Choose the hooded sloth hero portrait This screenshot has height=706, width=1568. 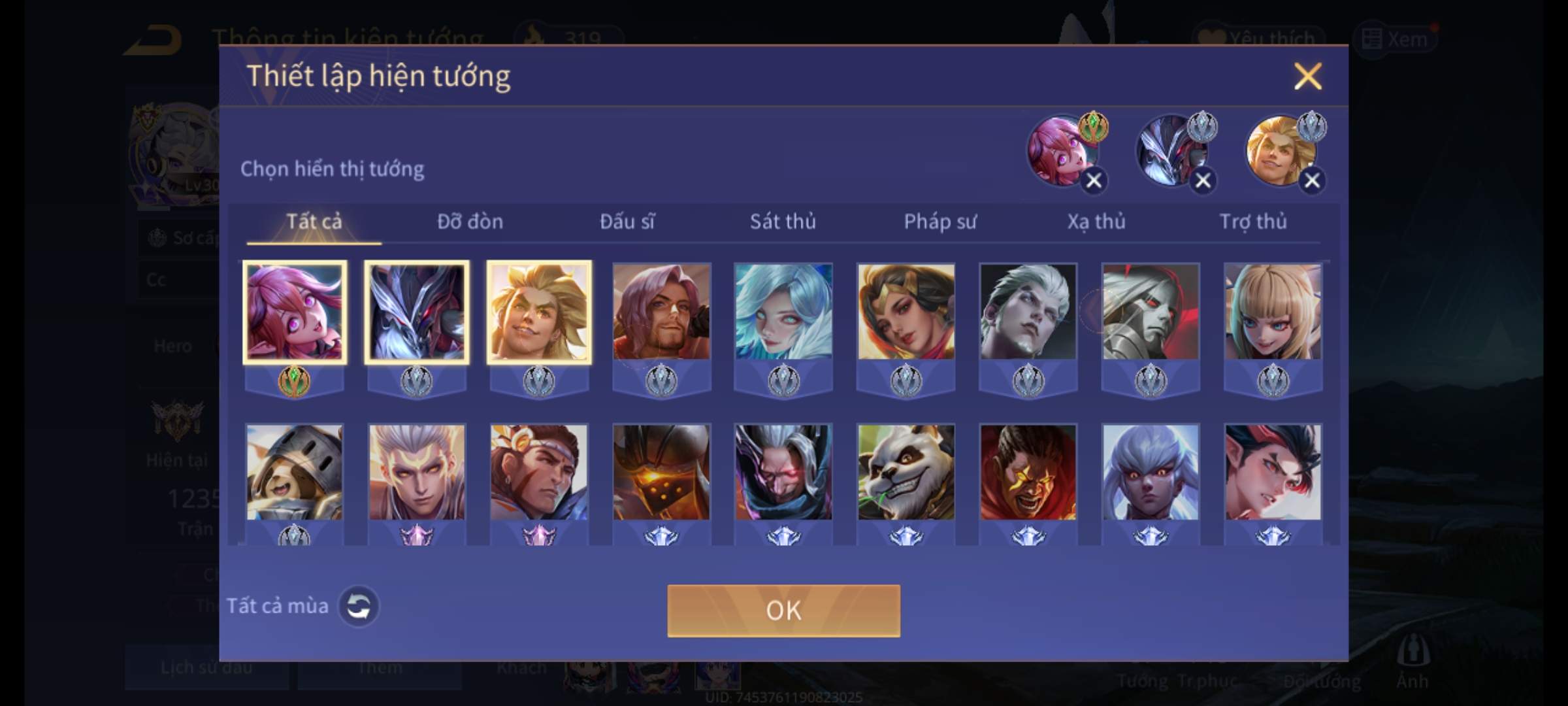tap(294, 473)
